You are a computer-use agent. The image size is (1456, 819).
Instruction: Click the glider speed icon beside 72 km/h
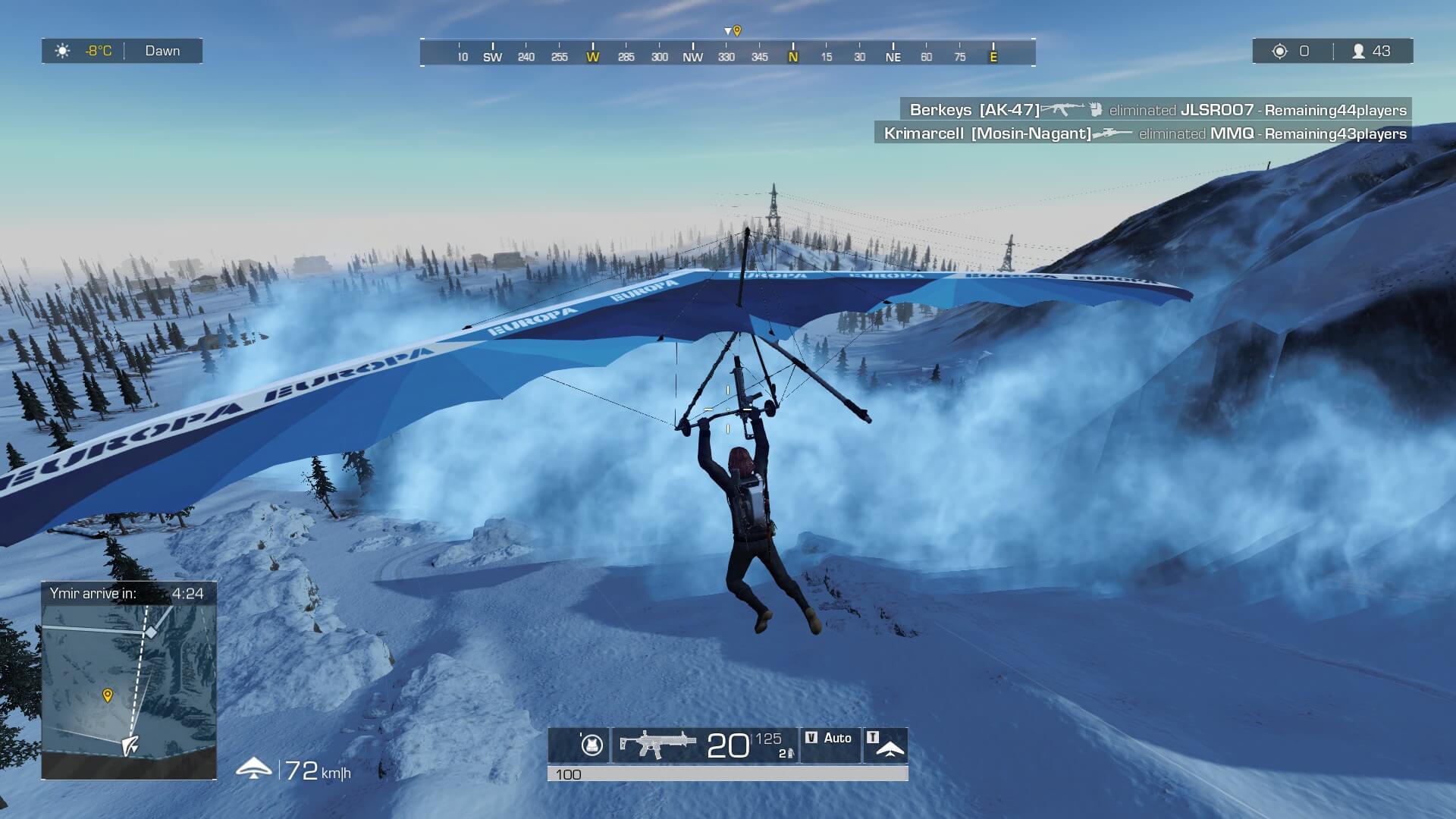point(254,769)
